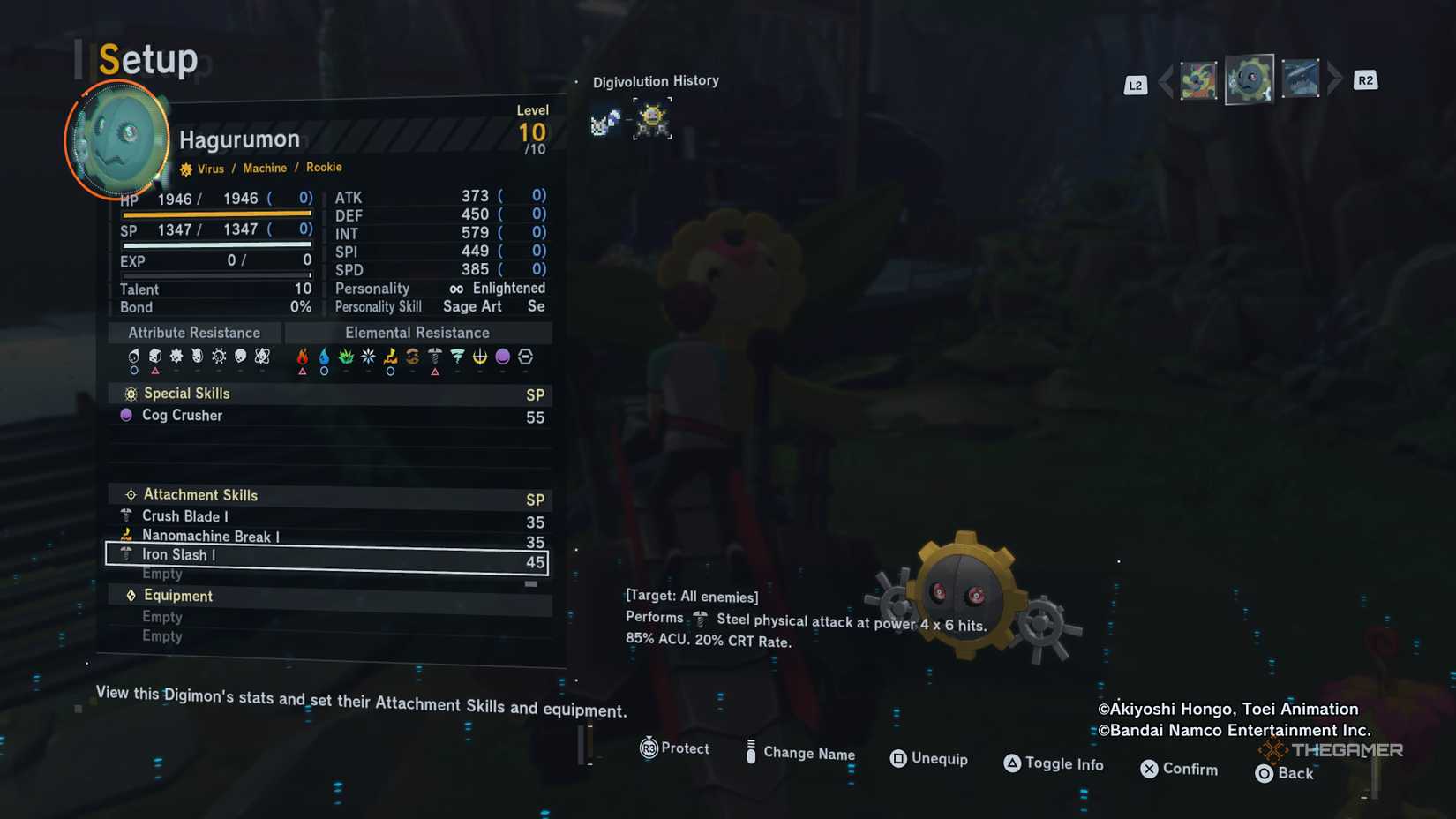Select Hagurumon's portrait in the top left
This screenshot has height=819, width=1456.
coord(116,139)
